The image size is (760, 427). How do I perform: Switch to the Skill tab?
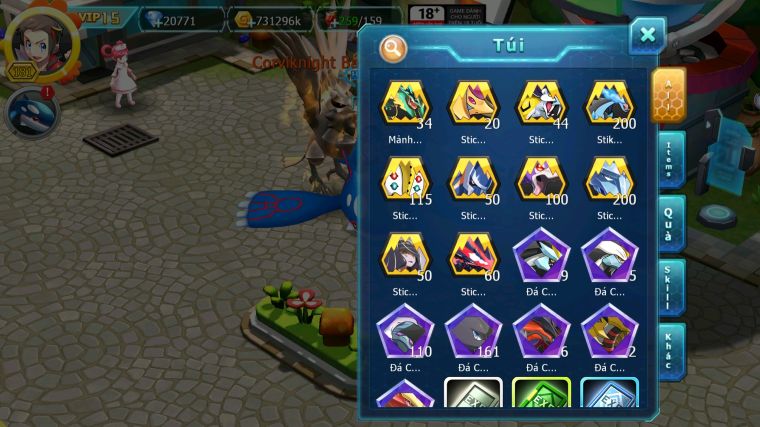(669, 287)
